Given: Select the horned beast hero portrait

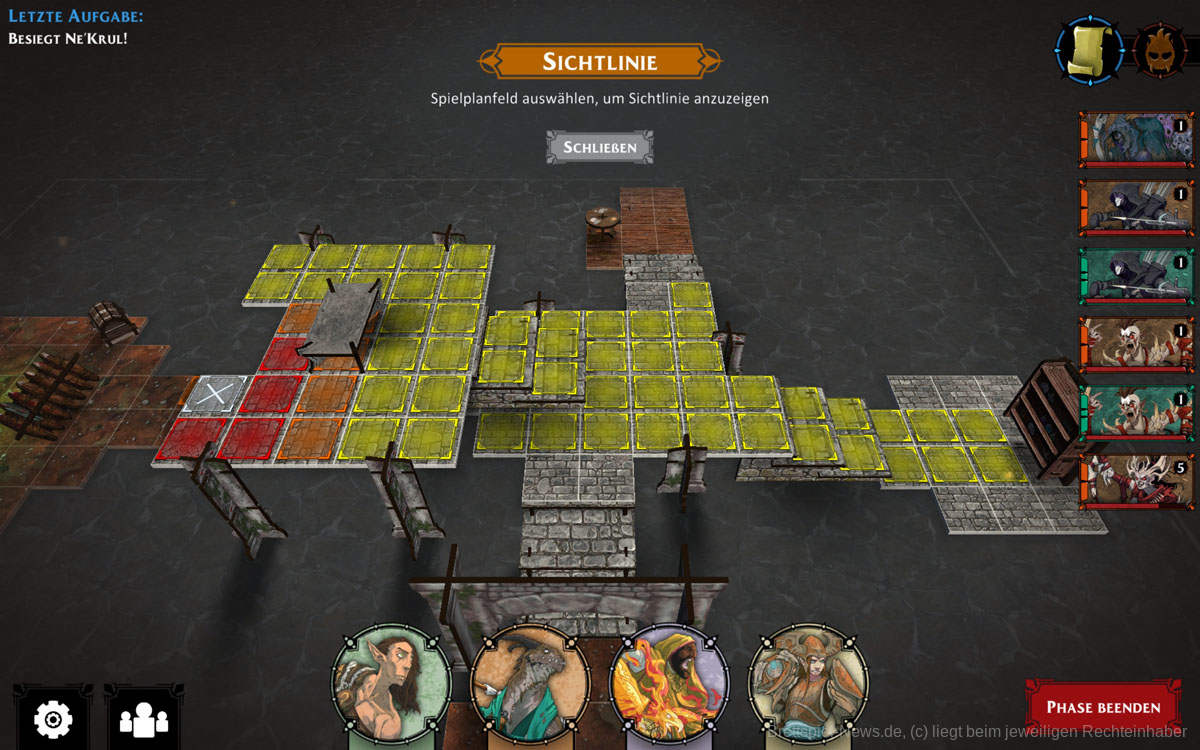Looking at the screenshot, I should pyautogui.click(x=529, y=683).
